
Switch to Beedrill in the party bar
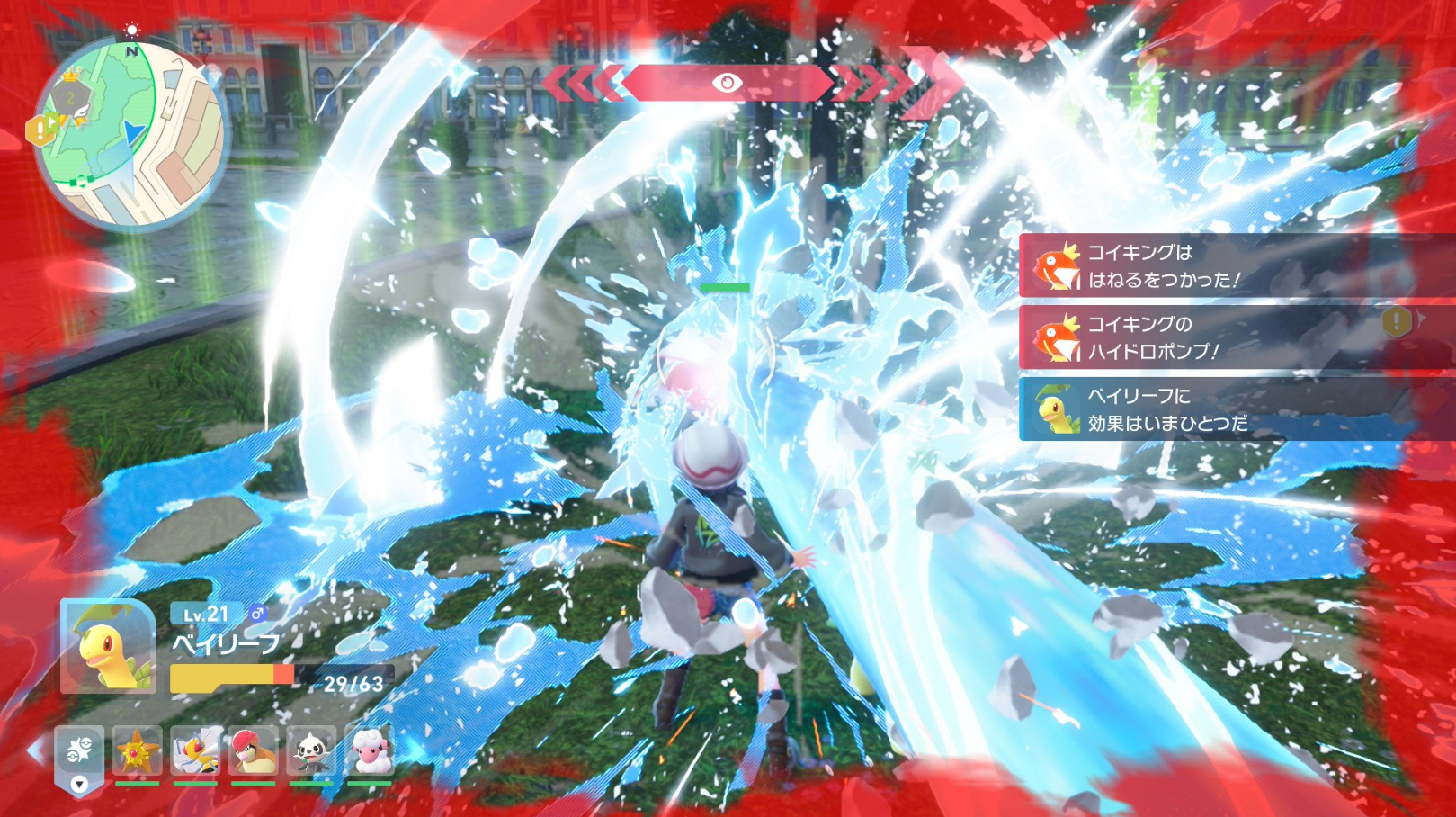point(195,751)
